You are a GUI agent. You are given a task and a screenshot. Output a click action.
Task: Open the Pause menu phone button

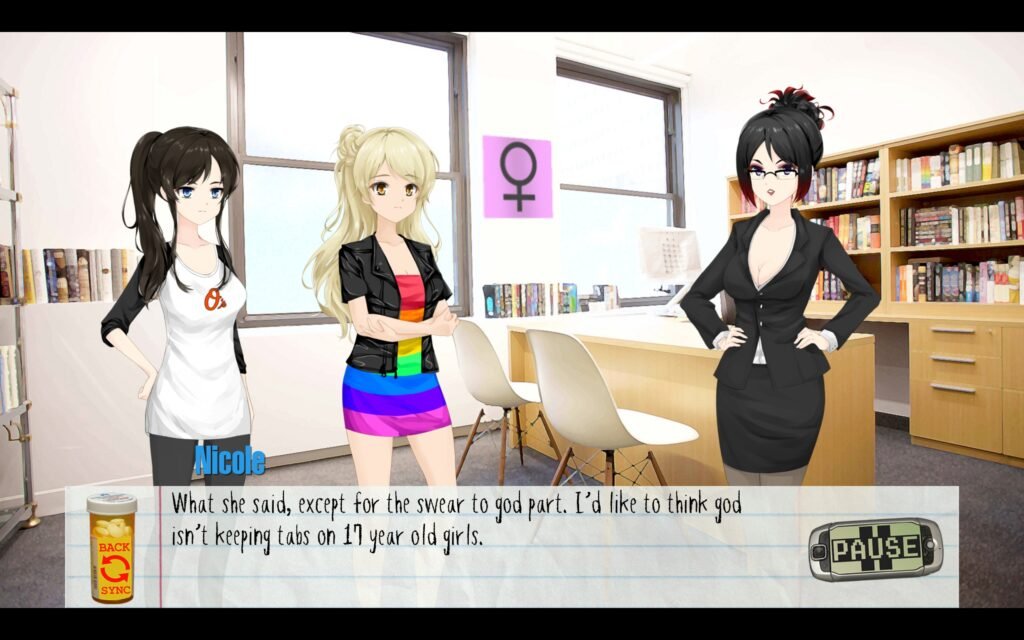point(875,548)
